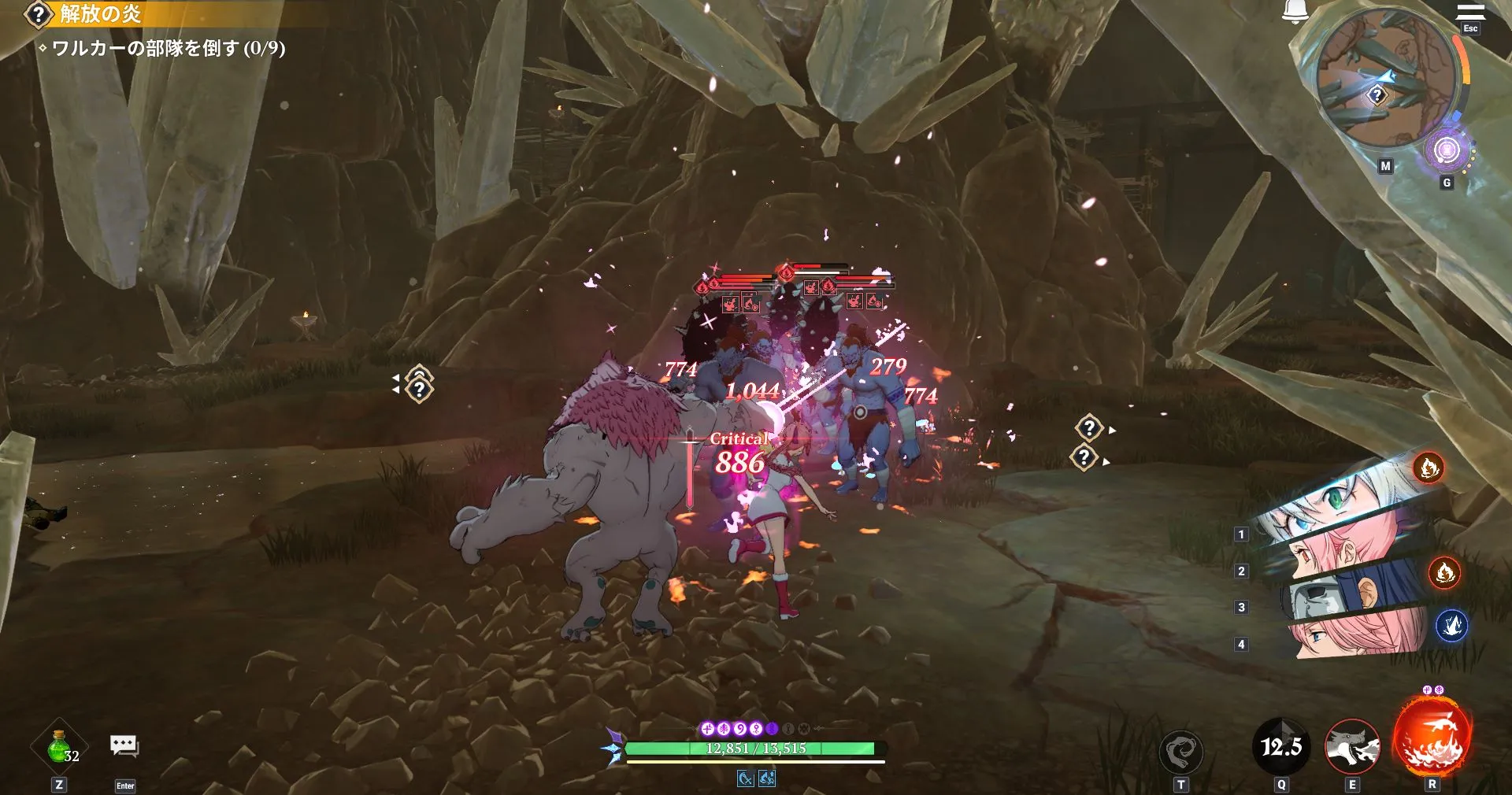Click objective ワルカーの部隊を倒す (0/9)

click(x=165, y=47)
